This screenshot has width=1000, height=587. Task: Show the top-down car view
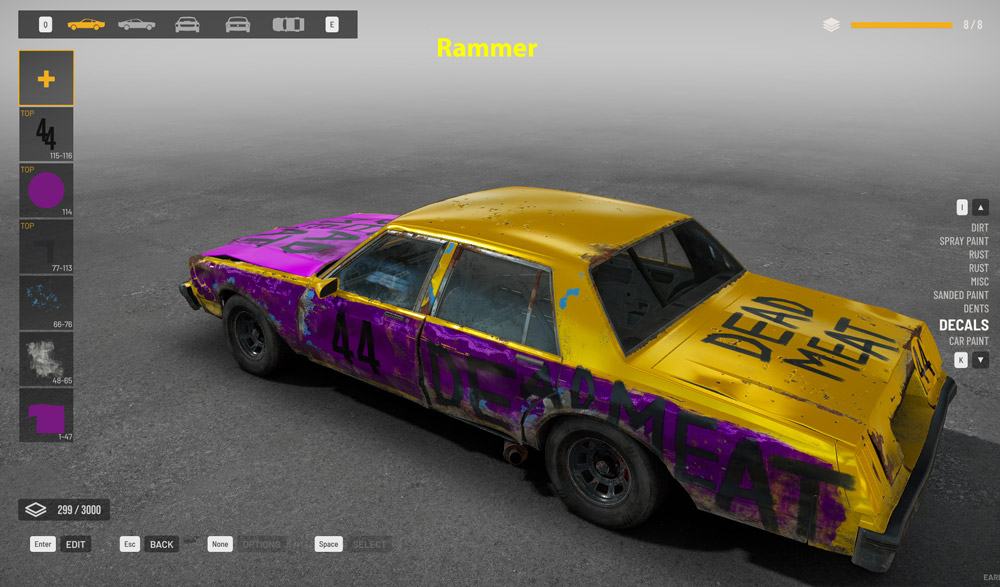coord(288,24)
